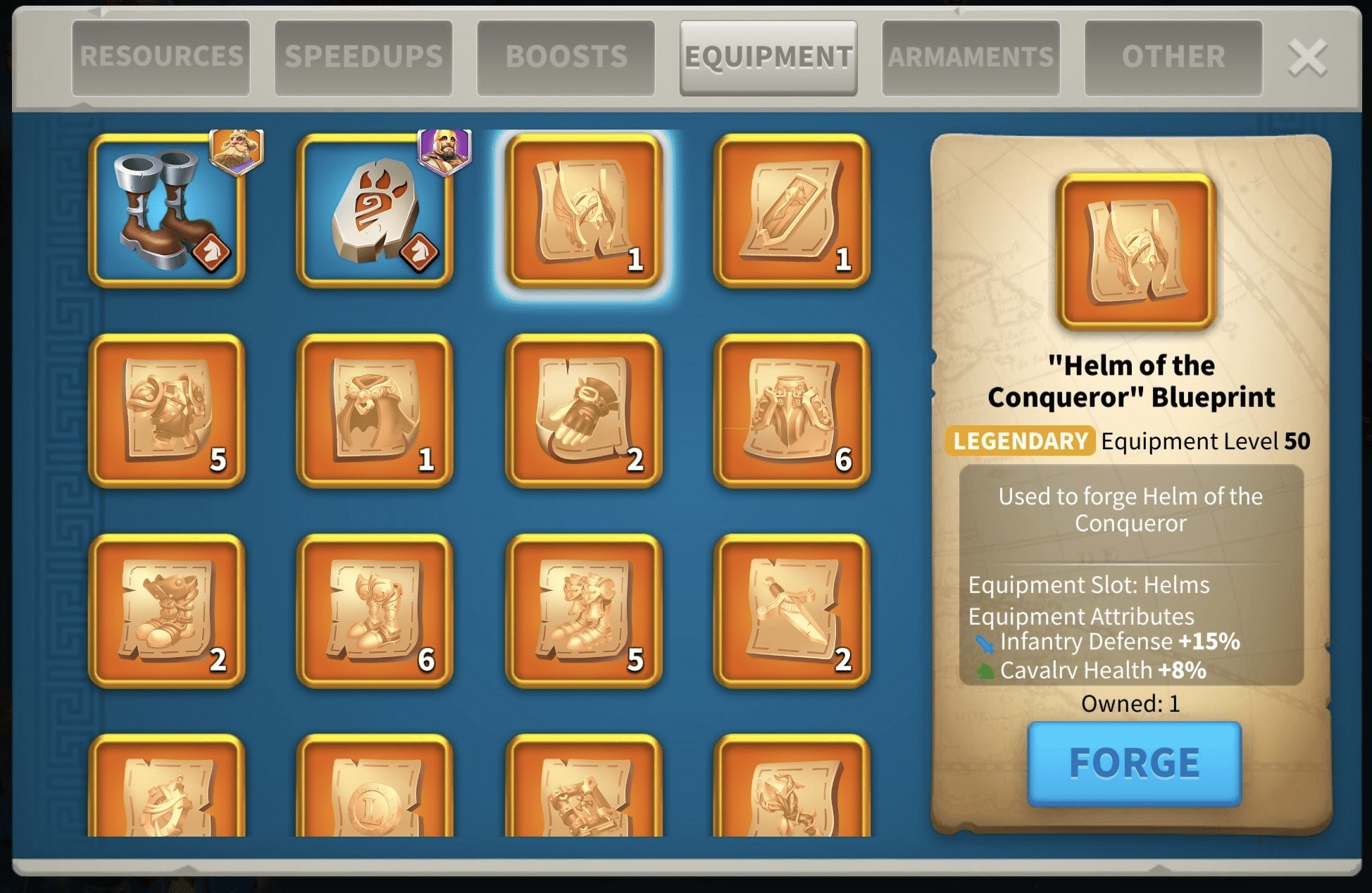Select the paw print stone accessory

click(375, 210)
